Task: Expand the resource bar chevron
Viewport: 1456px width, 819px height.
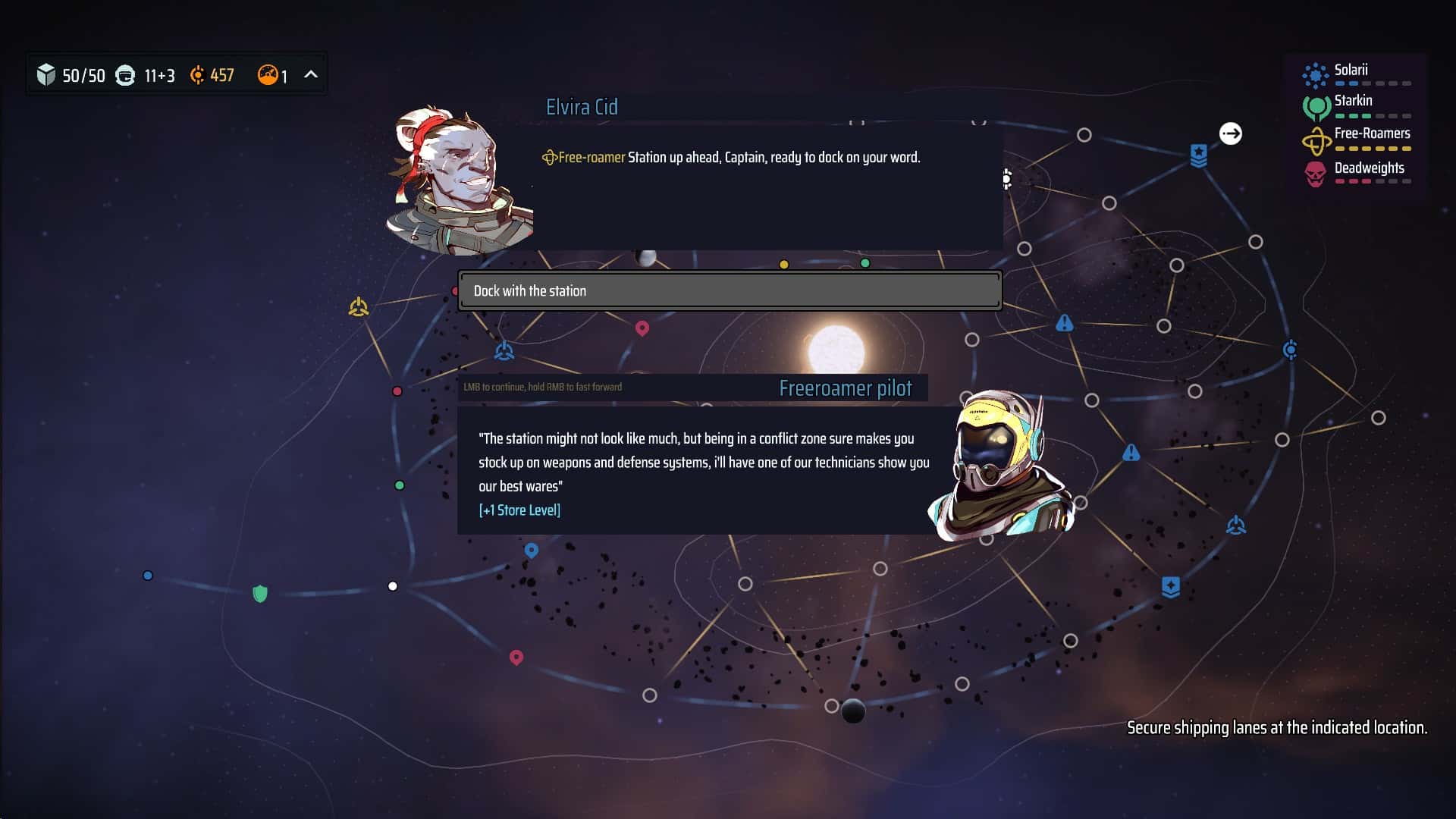Action: click(x=311, y=74)
